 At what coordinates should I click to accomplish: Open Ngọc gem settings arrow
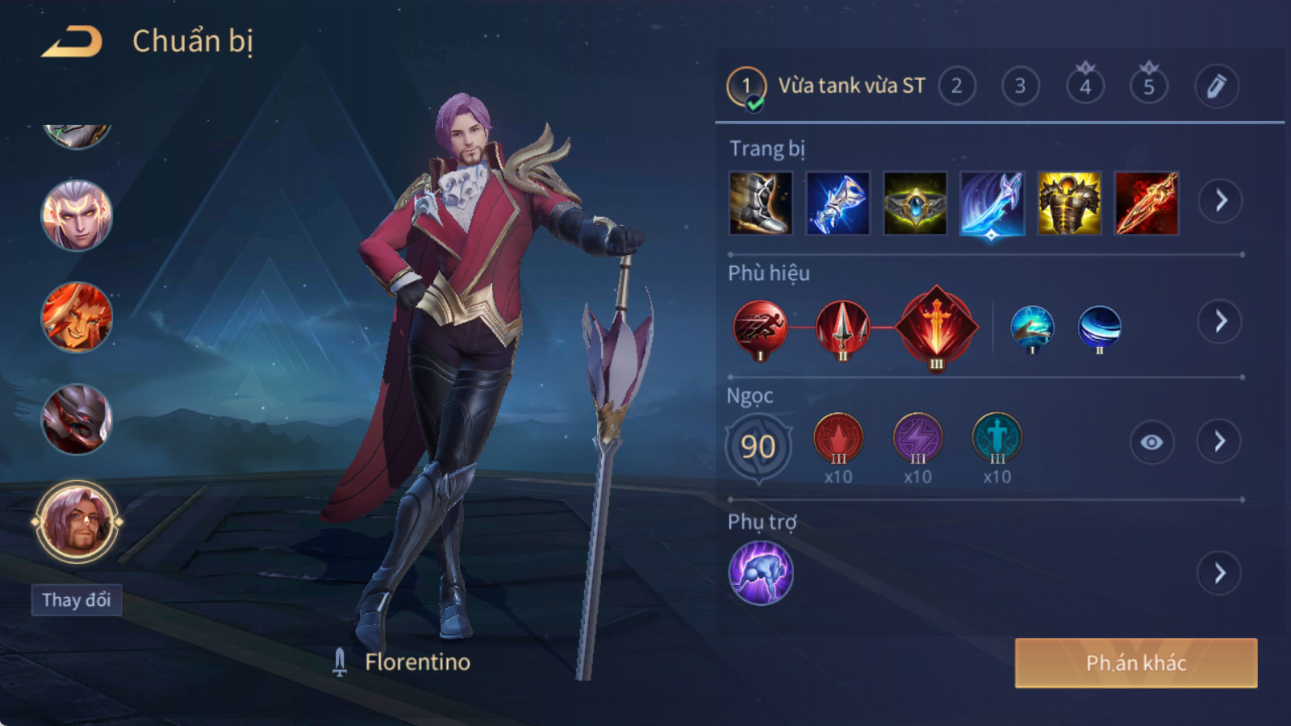[x=1219, y=442]
